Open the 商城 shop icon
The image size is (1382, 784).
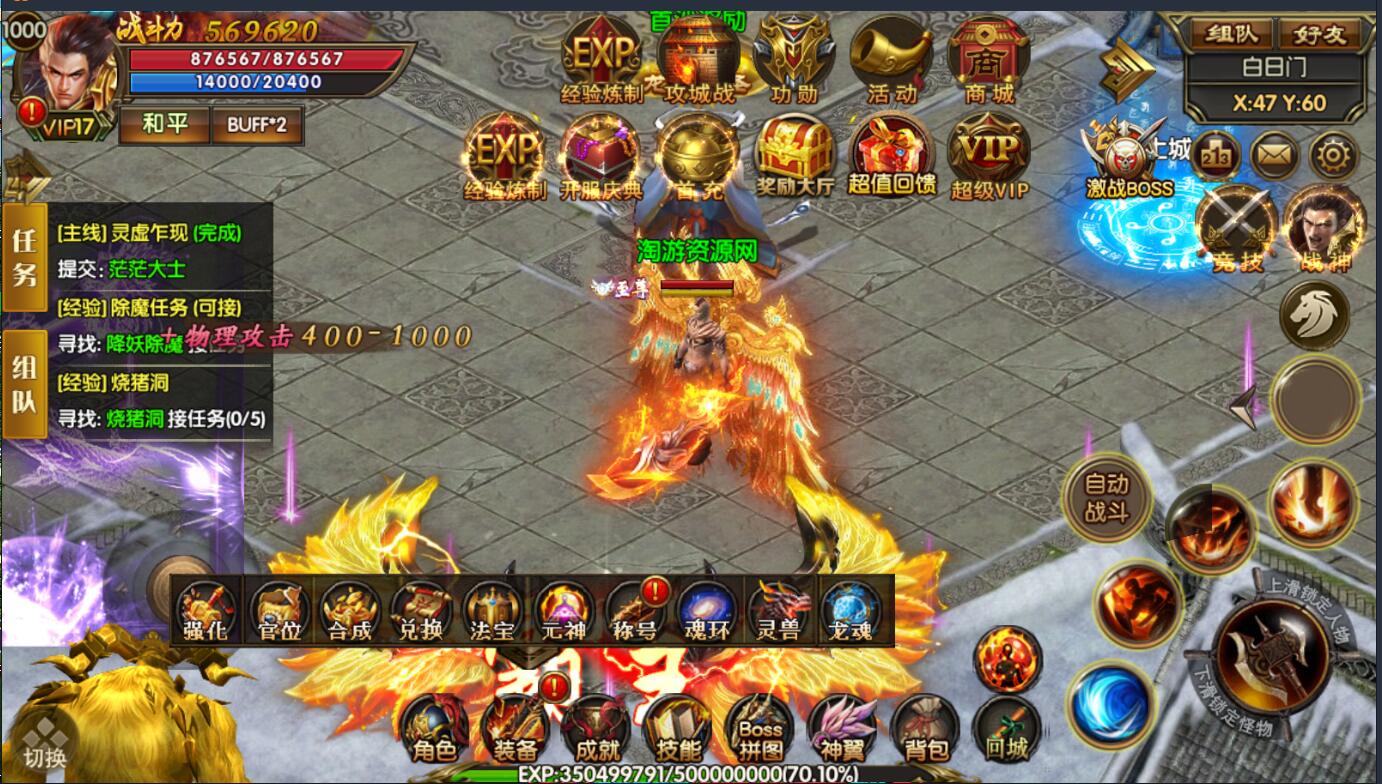[988, 60]
